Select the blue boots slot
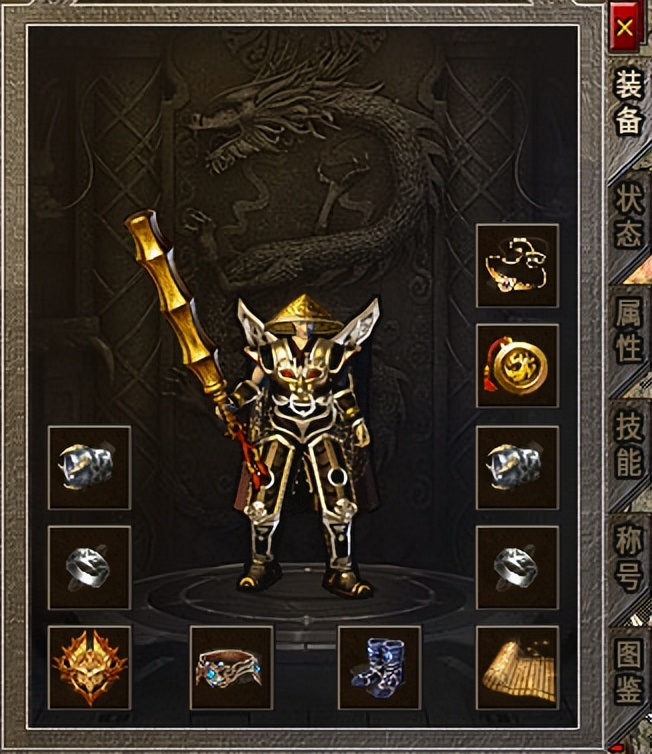This screenshot has width=652, height=754. tap(379, 667)
